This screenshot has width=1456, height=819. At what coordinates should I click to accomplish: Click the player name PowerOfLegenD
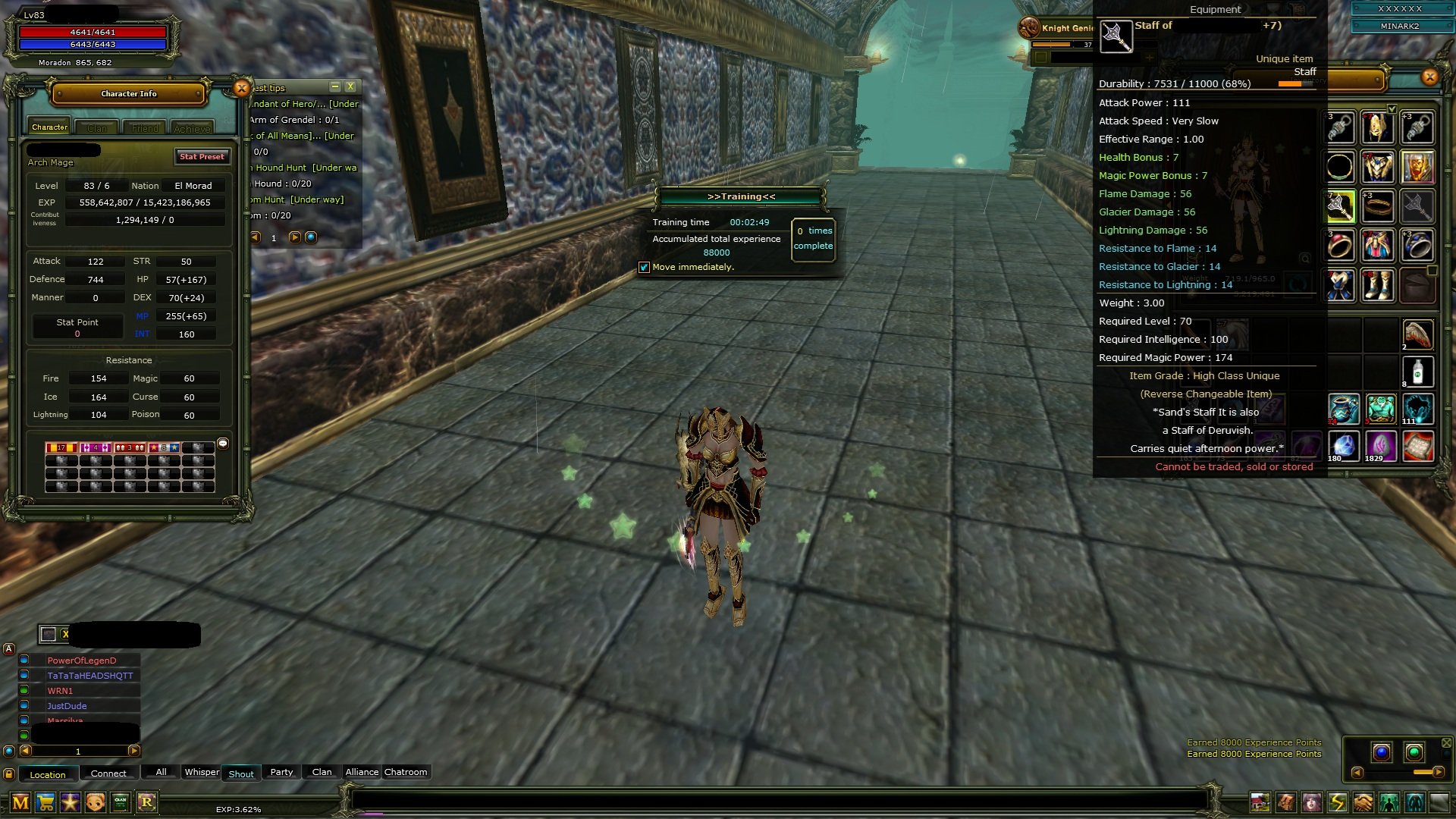(x=80, y=660)
